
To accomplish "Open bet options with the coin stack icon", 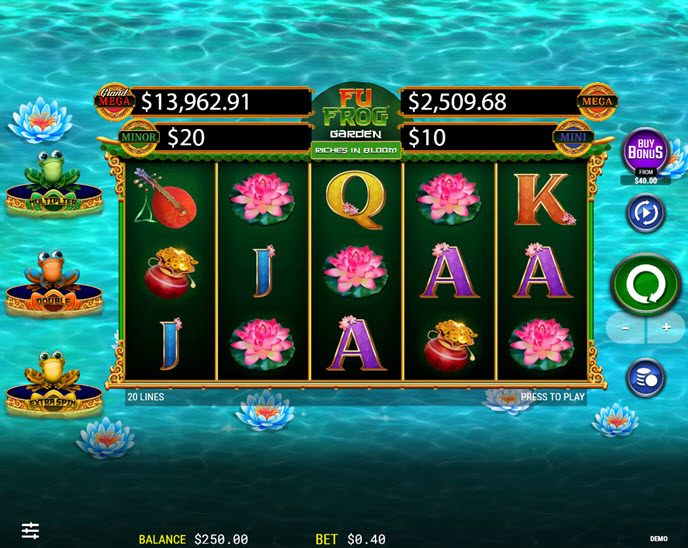I will (x=646, y=378).
